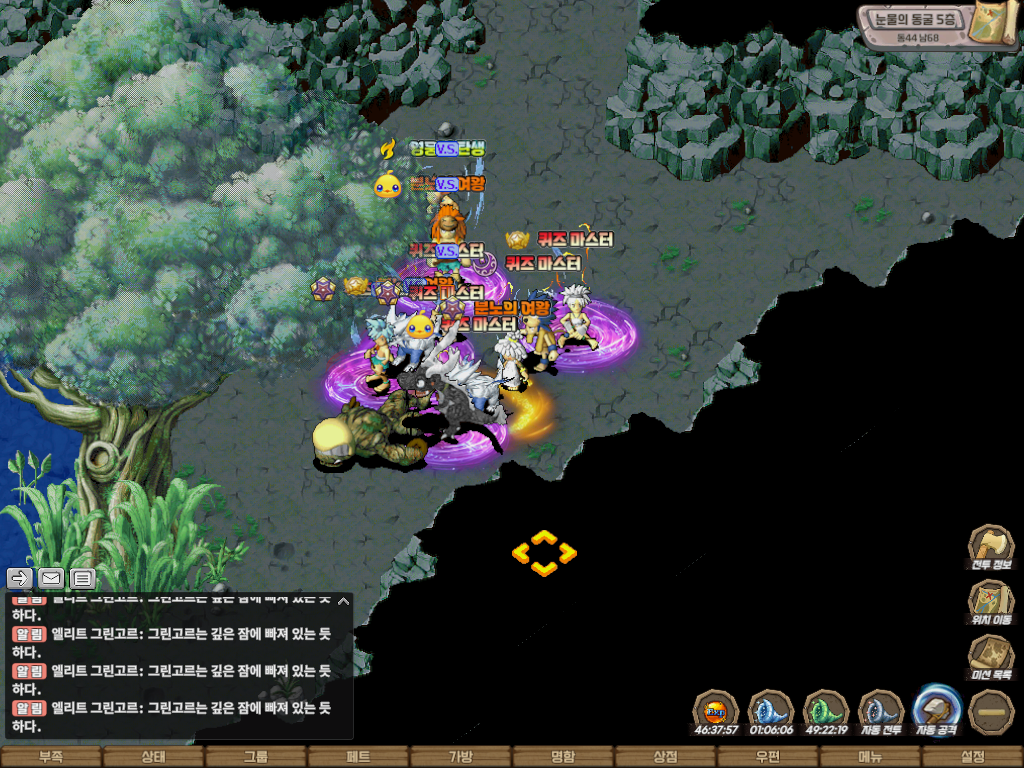
Task: Open the 부족 (Tribe) menu
Action: [x=51, y=757]
